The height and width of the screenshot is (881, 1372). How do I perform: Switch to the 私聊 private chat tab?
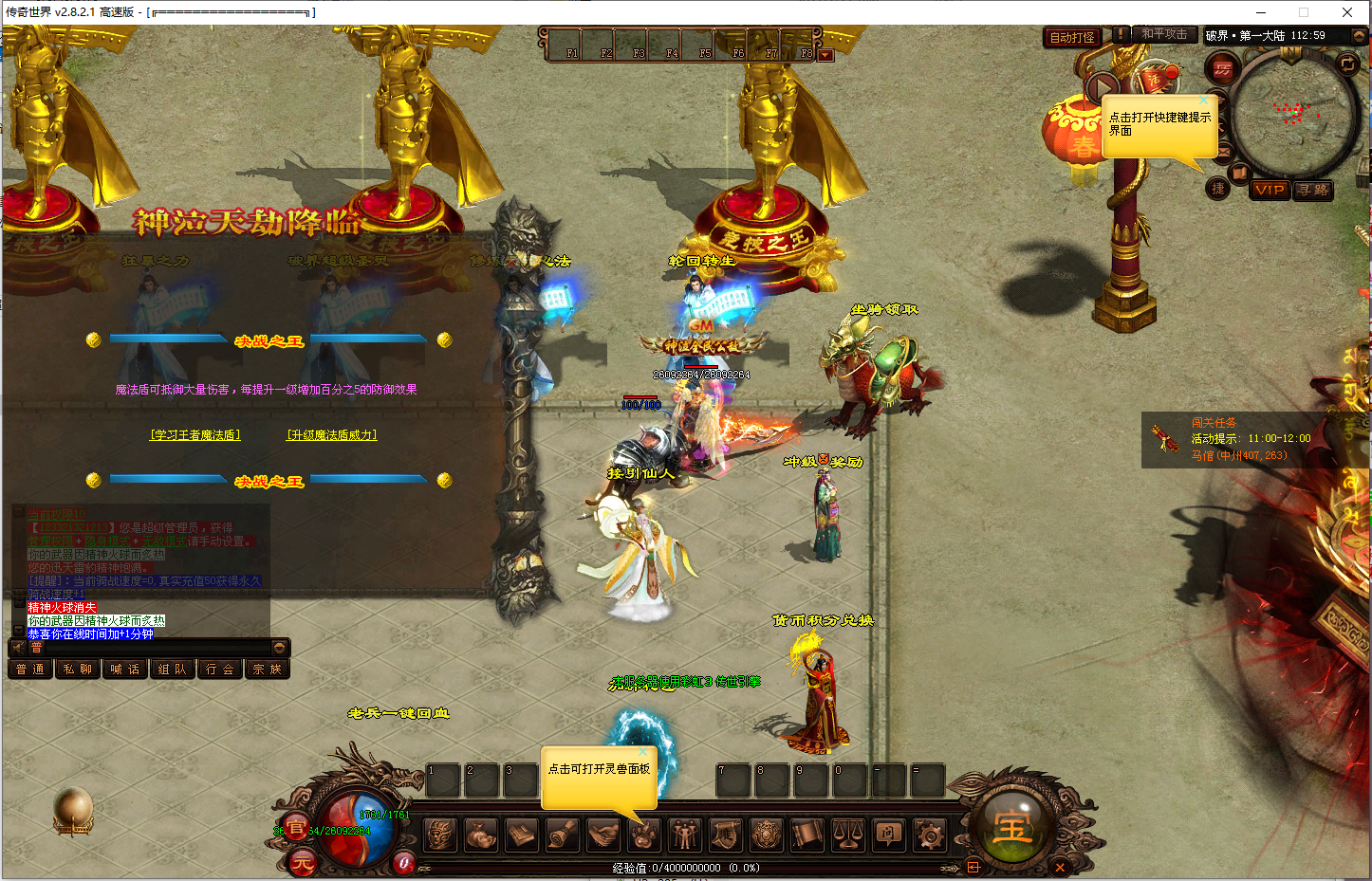pyautogui.click(x=77, y=669)
